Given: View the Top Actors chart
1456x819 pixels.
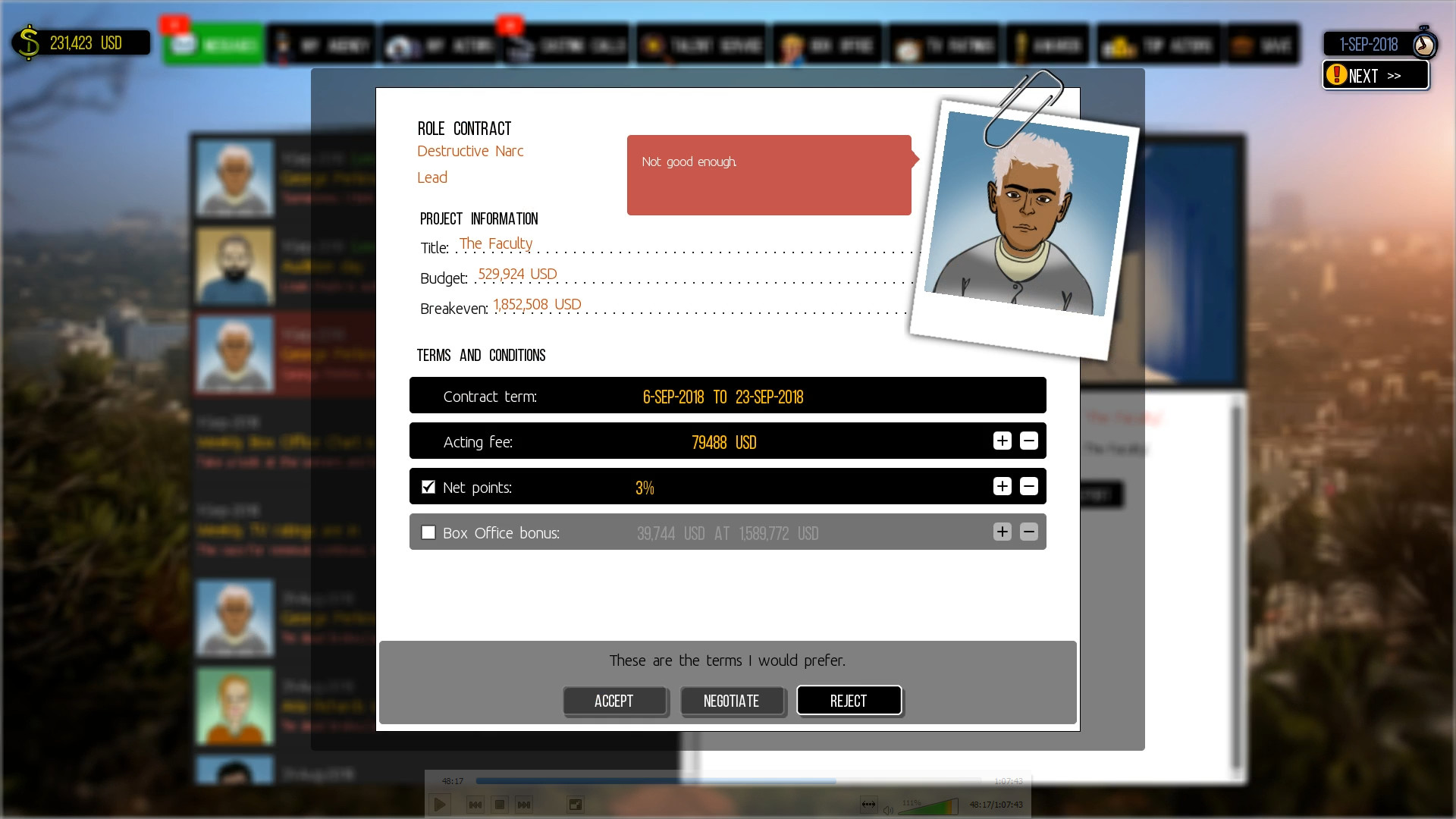Looking at the screenshot, I should pos(1156,43).
